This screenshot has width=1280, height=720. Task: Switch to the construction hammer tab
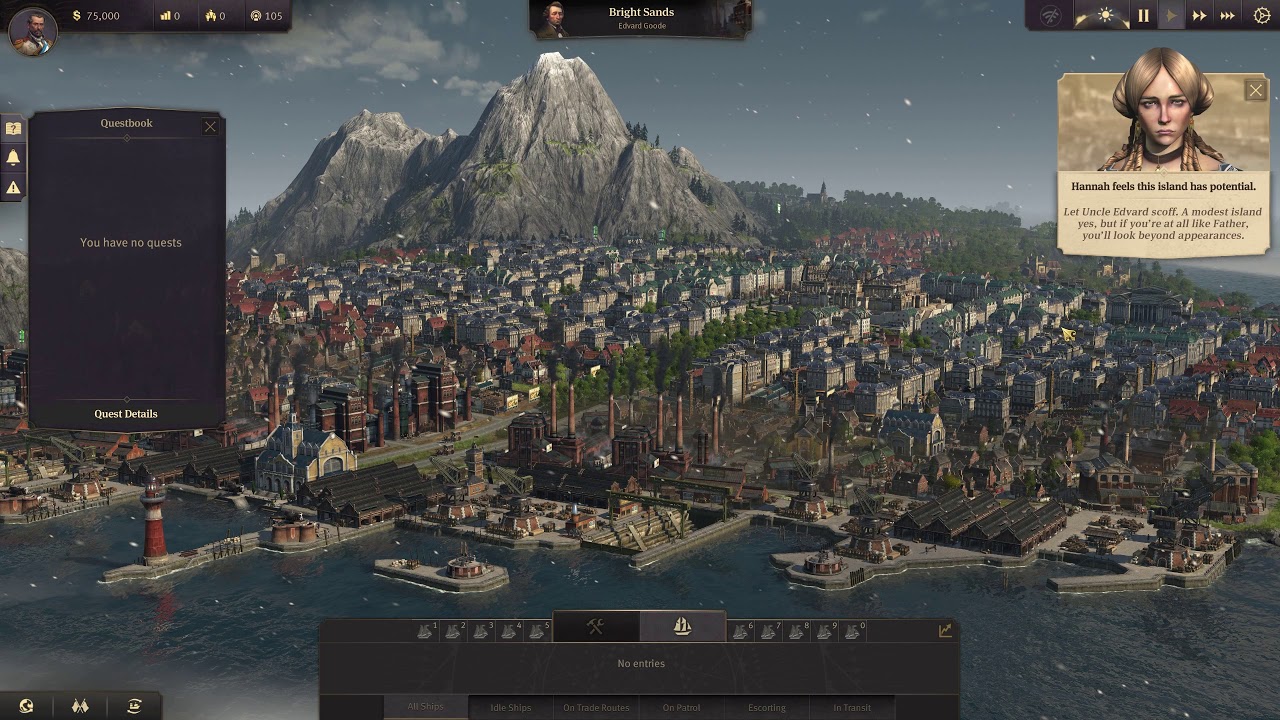click(596, 627)
